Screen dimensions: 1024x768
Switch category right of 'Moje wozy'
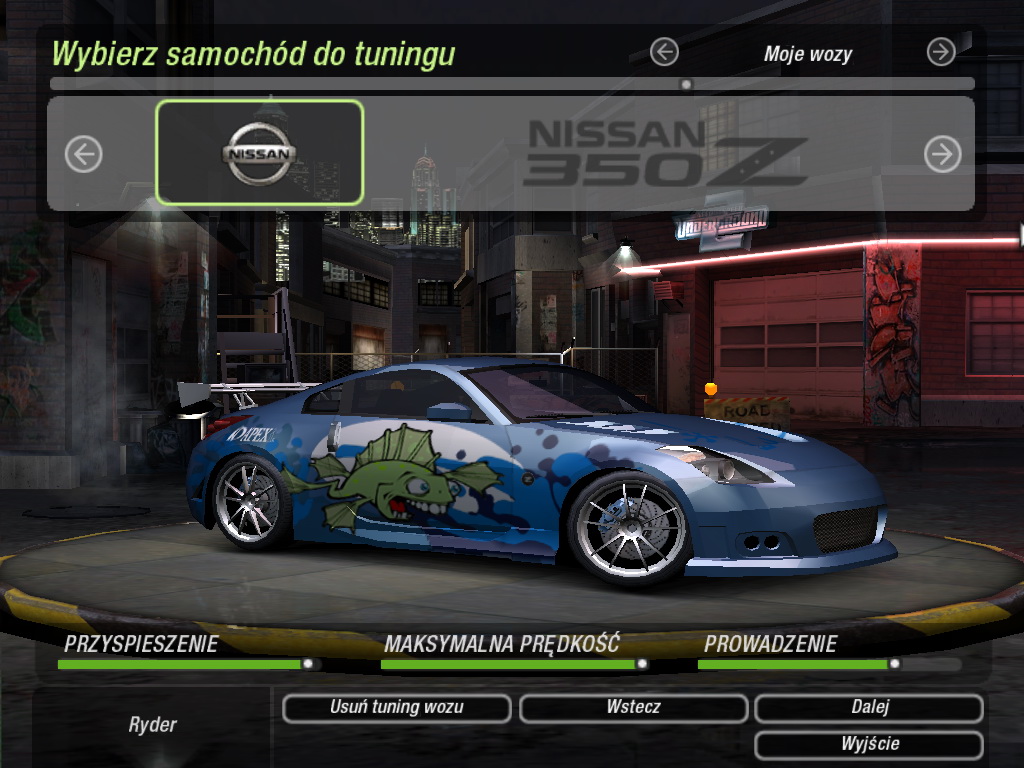941,52
